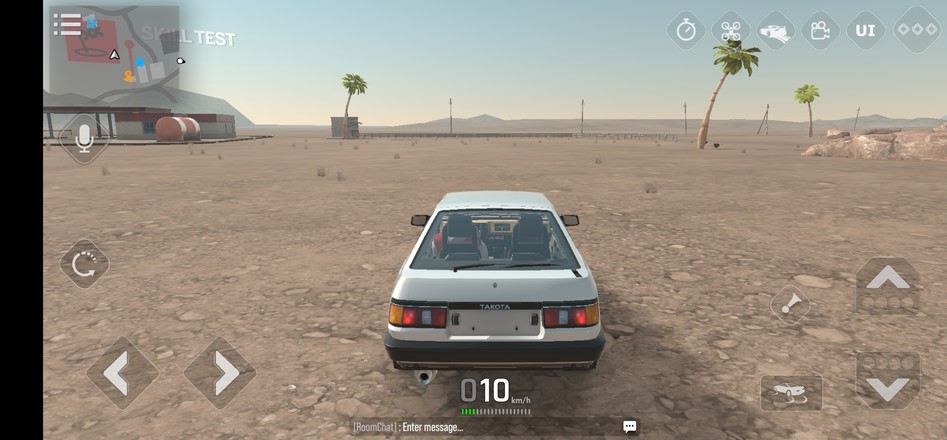947x440 pixels.
Task: Activate the drifting car handbrake button
Action: click(791, 393)
